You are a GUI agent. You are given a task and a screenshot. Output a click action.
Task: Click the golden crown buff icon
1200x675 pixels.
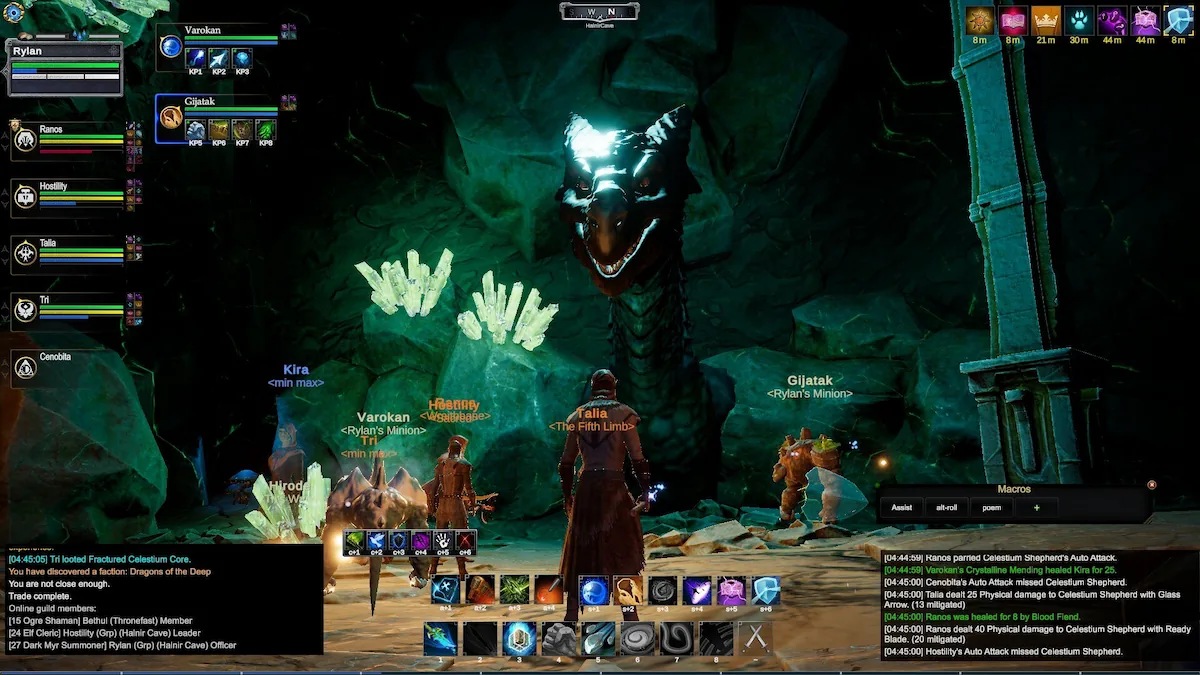(x=1045, y=21)
